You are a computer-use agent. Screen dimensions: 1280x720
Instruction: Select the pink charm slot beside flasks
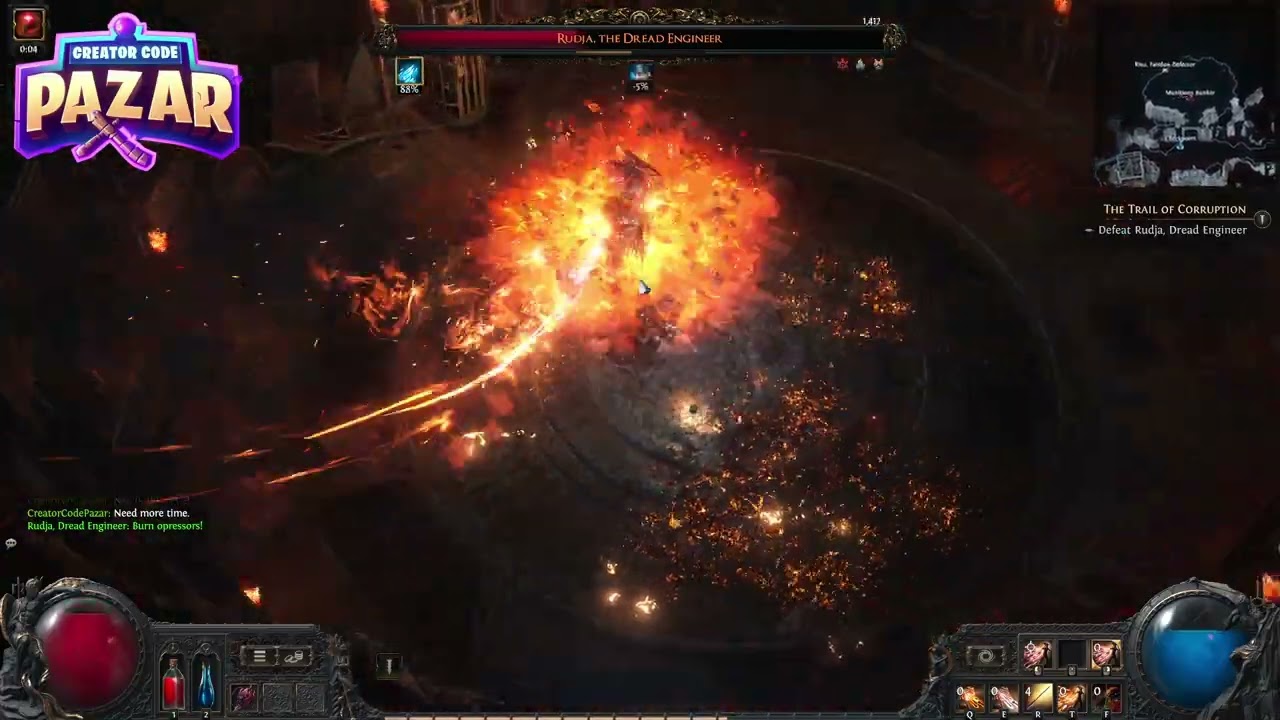point(244,696)
